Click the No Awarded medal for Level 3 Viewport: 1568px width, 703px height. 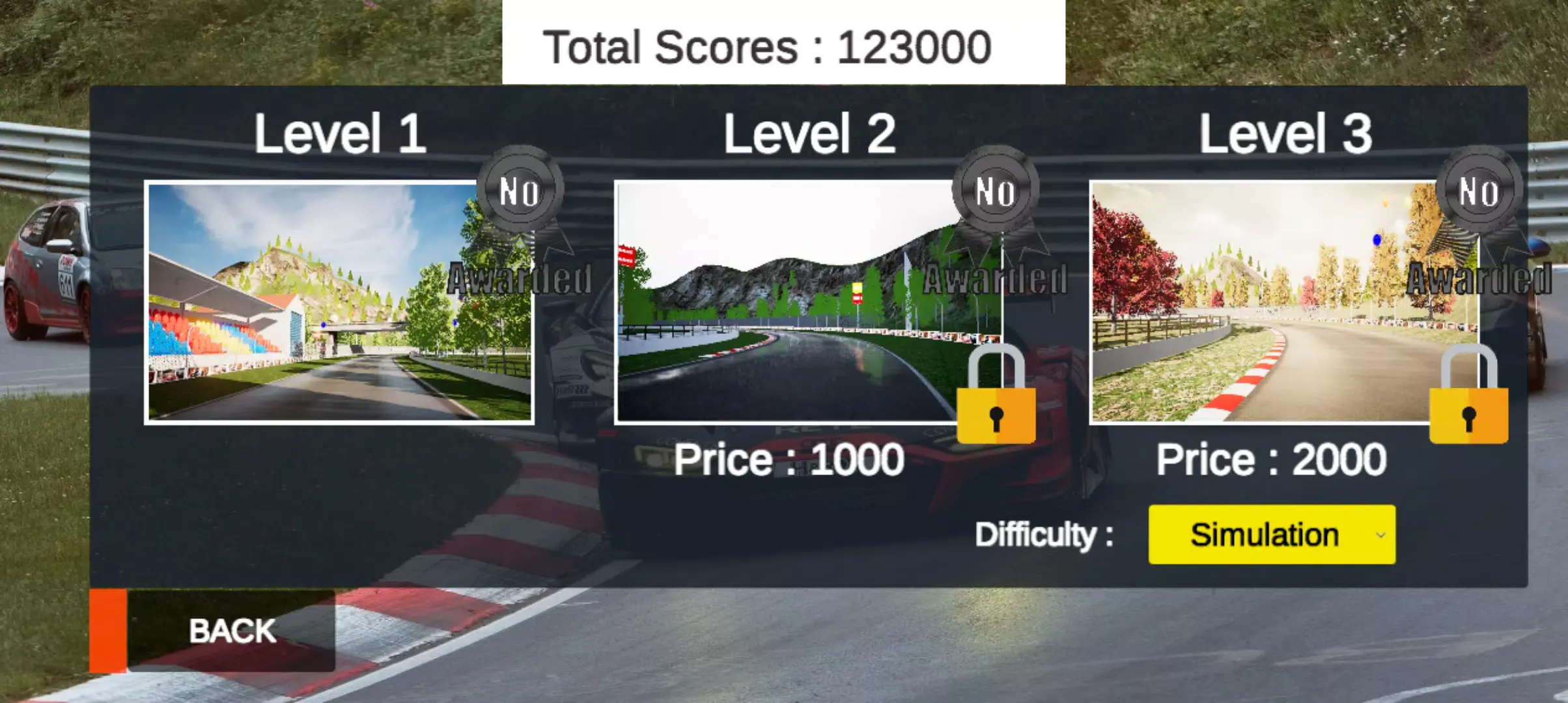click(x=1478, y=189)
